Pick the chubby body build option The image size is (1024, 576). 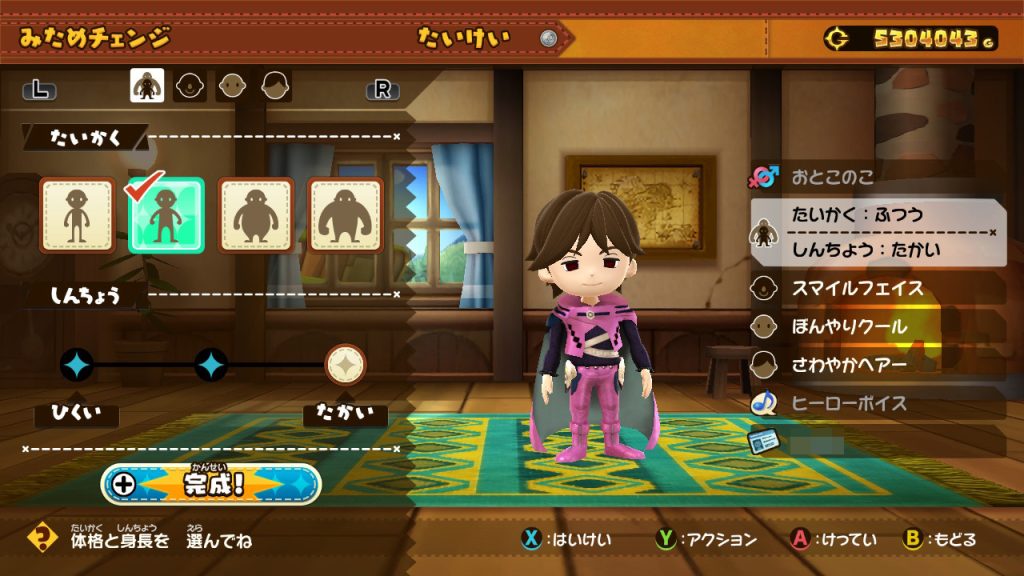click(256, 215)
